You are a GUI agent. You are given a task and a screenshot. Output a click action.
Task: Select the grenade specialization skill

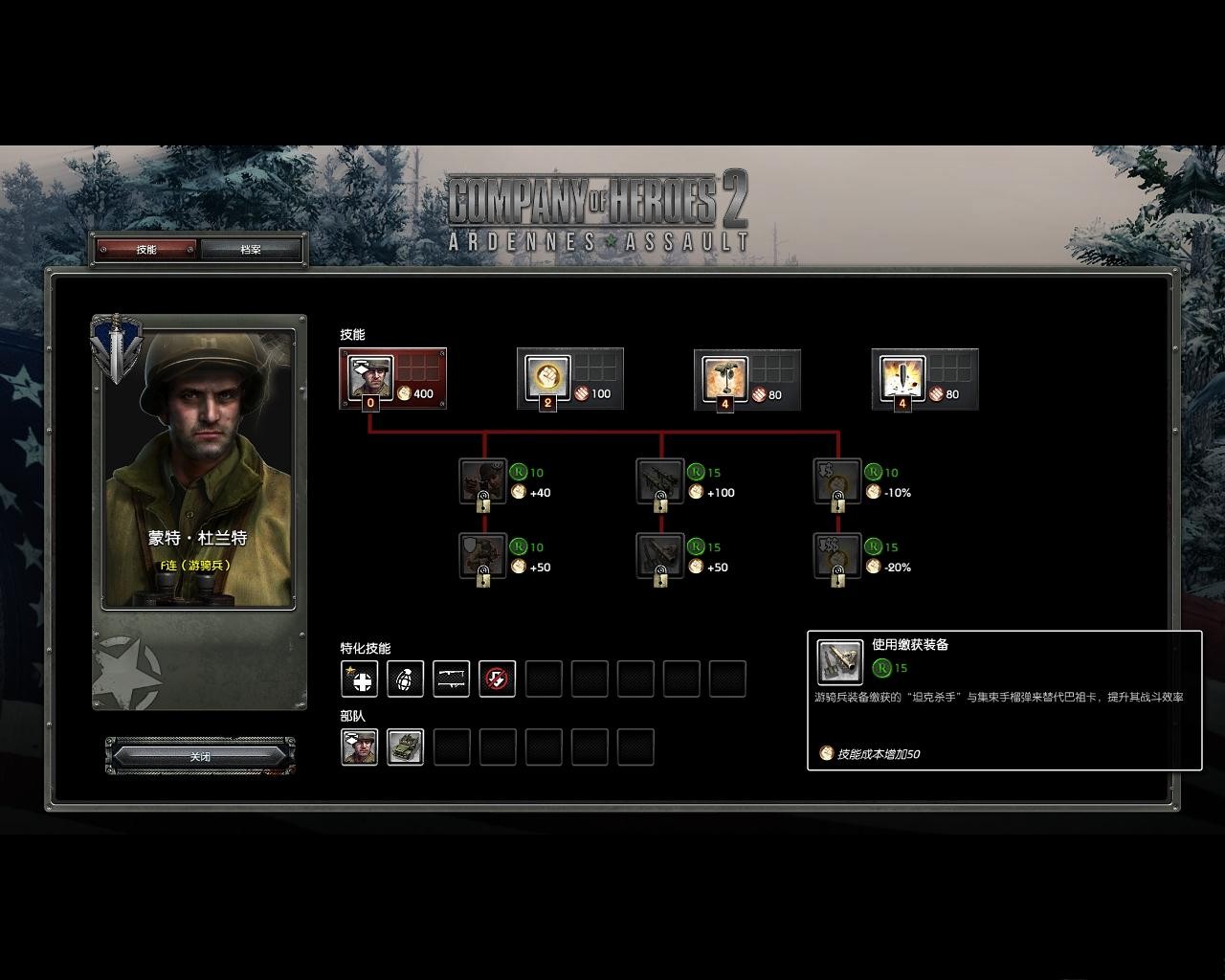(406, 679)
